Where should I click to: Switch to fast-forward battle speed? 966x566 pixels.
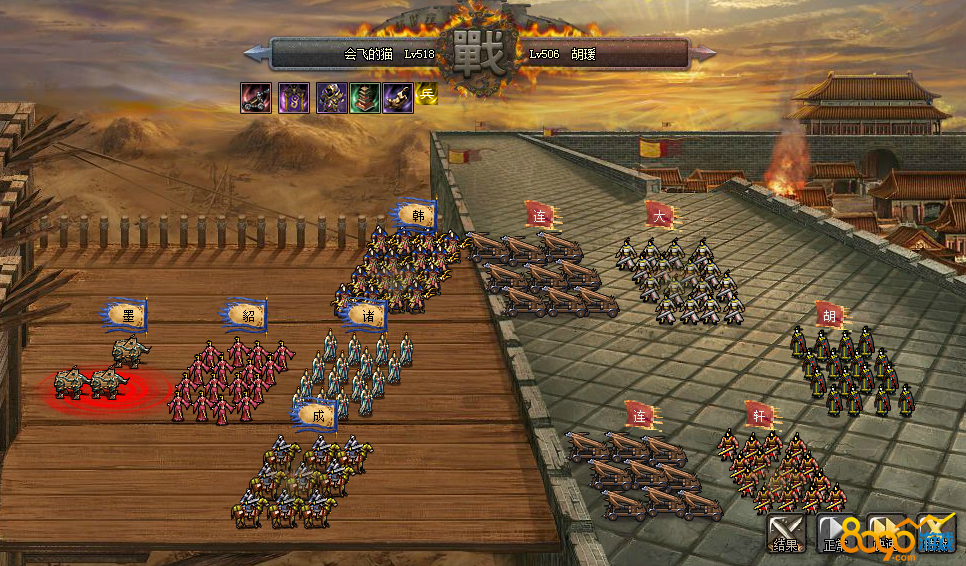click(x=886, y=533)
